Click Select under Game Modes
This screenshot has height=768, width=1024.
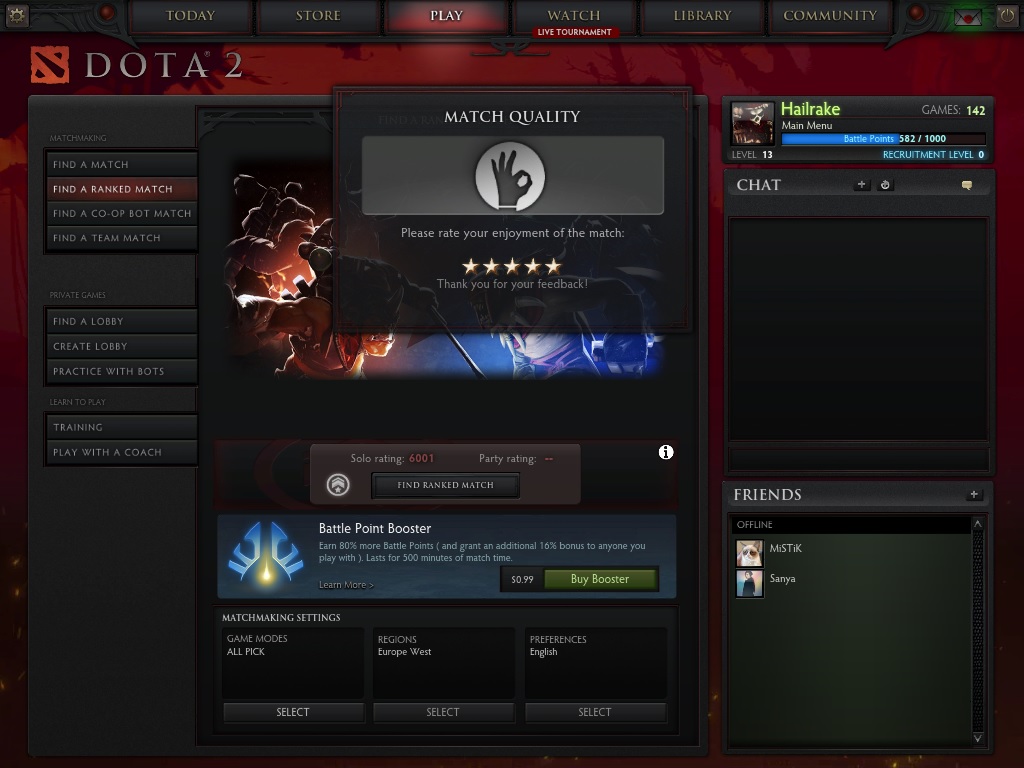(293, 712)
